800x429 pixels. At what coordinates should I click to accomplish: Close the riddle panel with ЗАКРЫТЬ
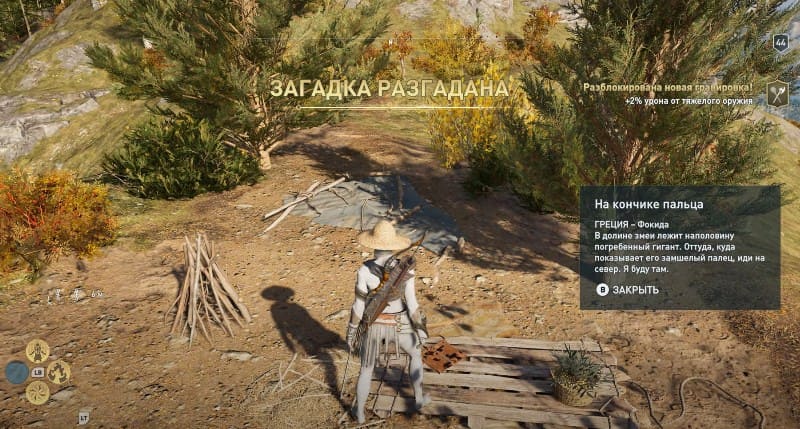pos(628,290)
